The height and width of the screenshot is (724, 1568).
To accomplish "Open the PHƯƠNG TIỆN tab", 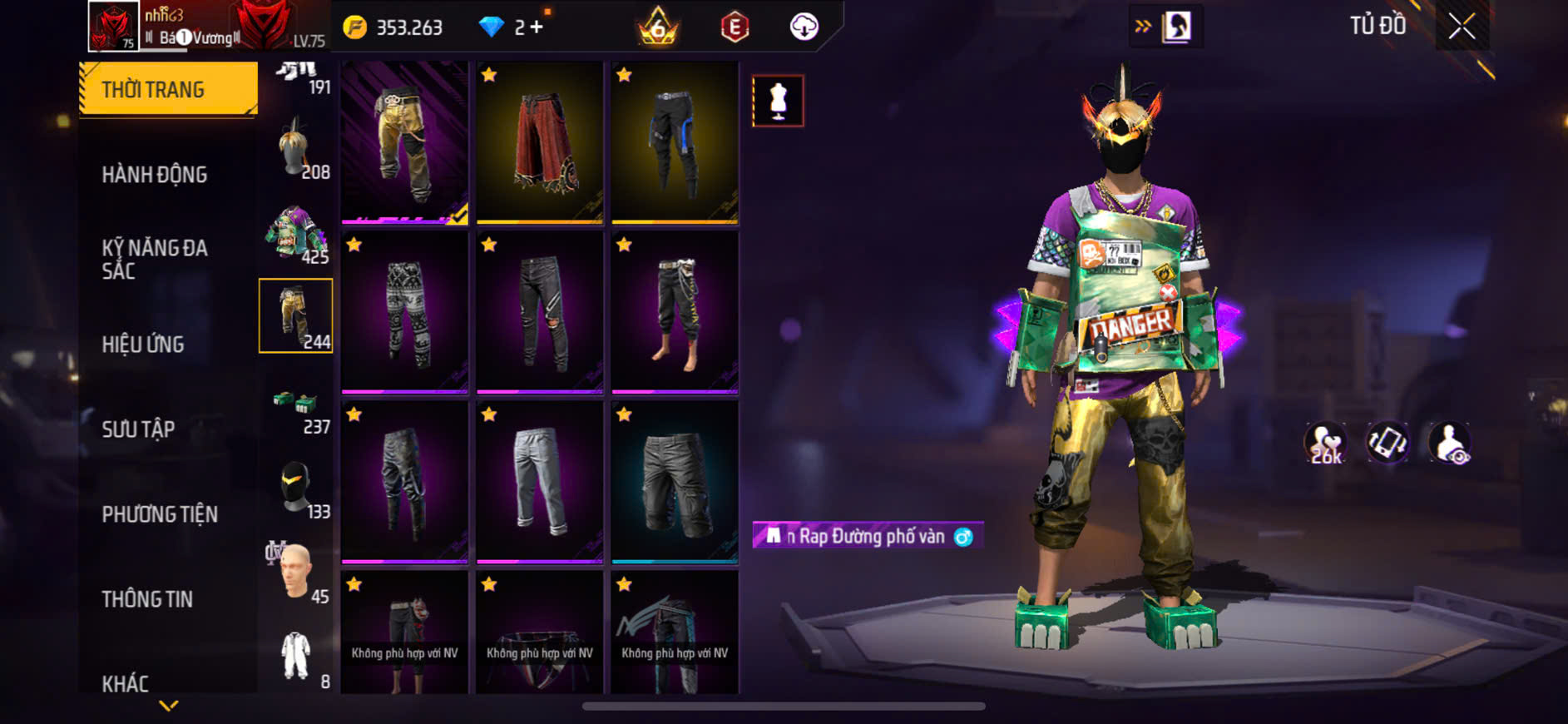I will [x=160, y=514].
